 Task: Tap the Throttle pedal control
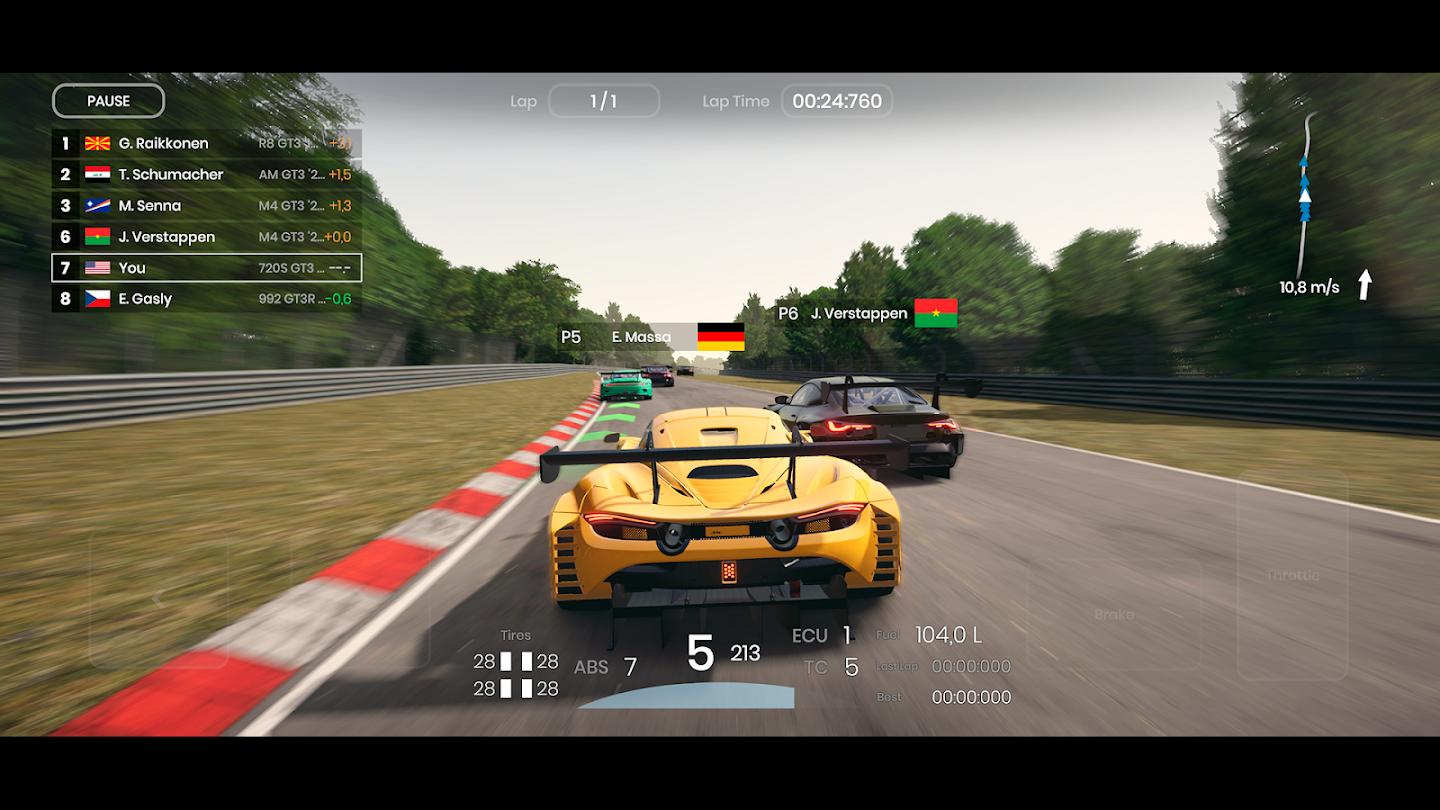(x=1292, y=574)
